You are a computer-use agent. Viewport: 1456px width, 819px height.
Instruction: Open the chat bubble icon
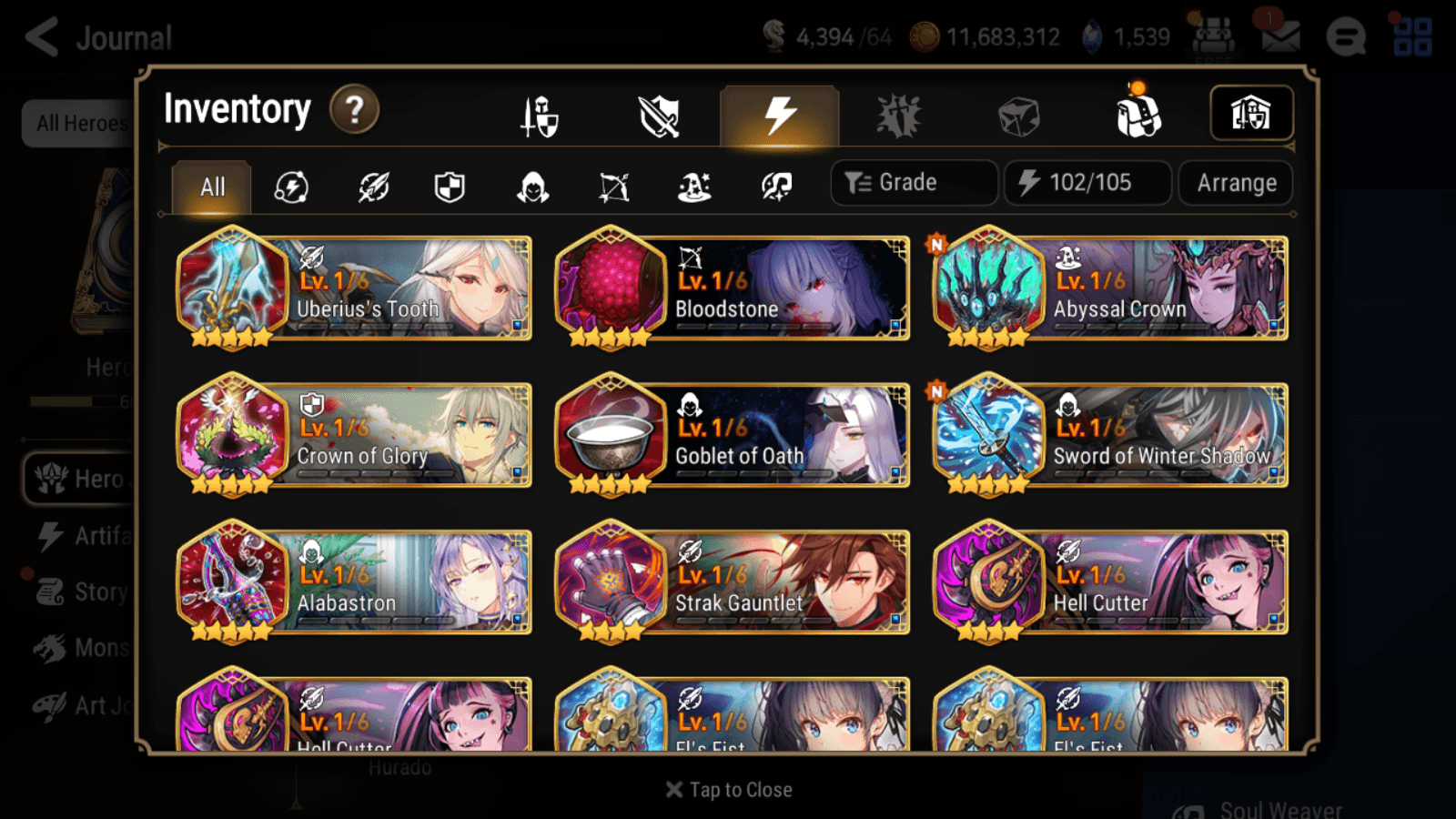click(1347, 36)
